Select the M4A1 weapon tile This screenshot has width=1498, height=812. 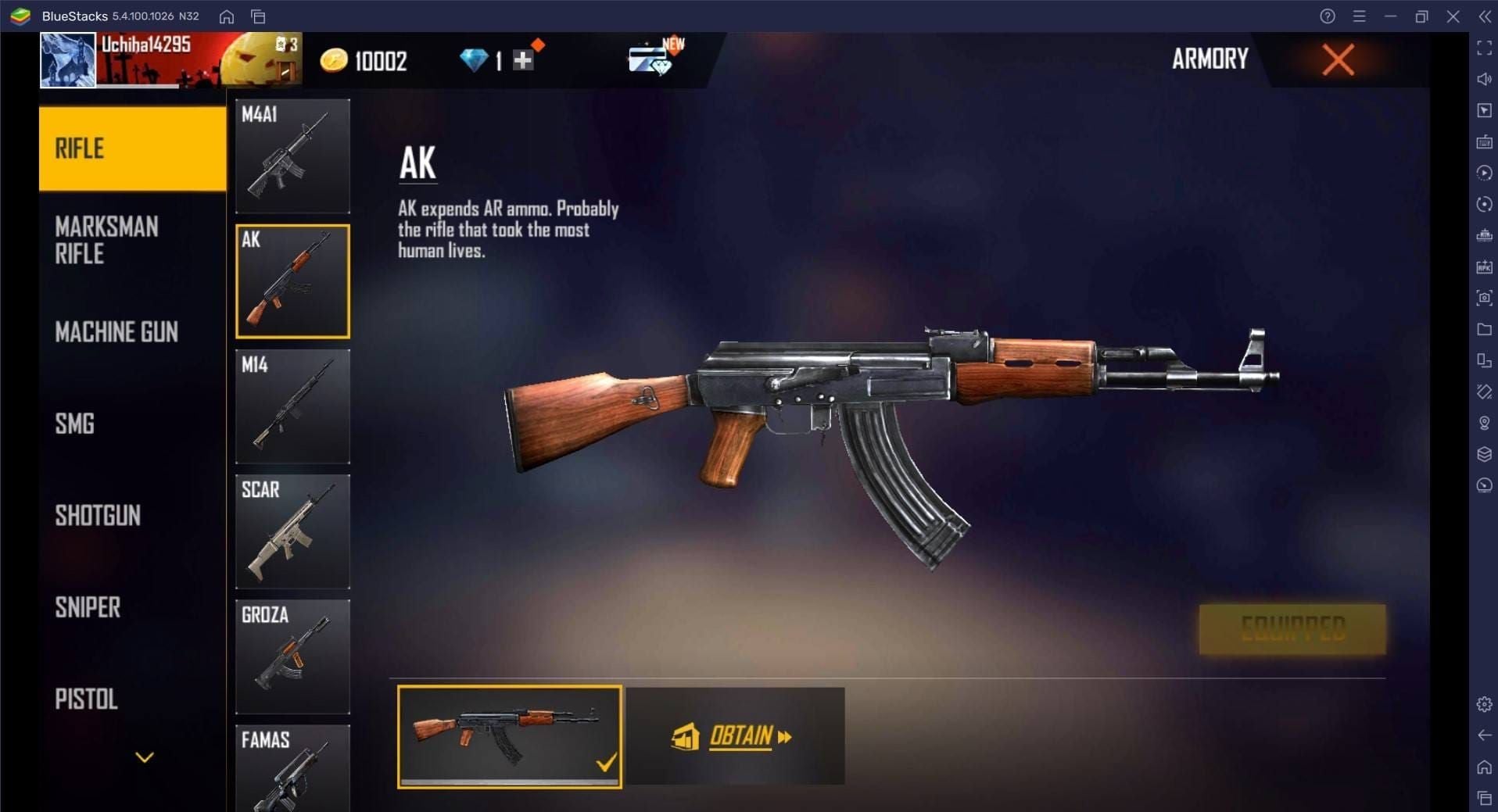point(292,156)
